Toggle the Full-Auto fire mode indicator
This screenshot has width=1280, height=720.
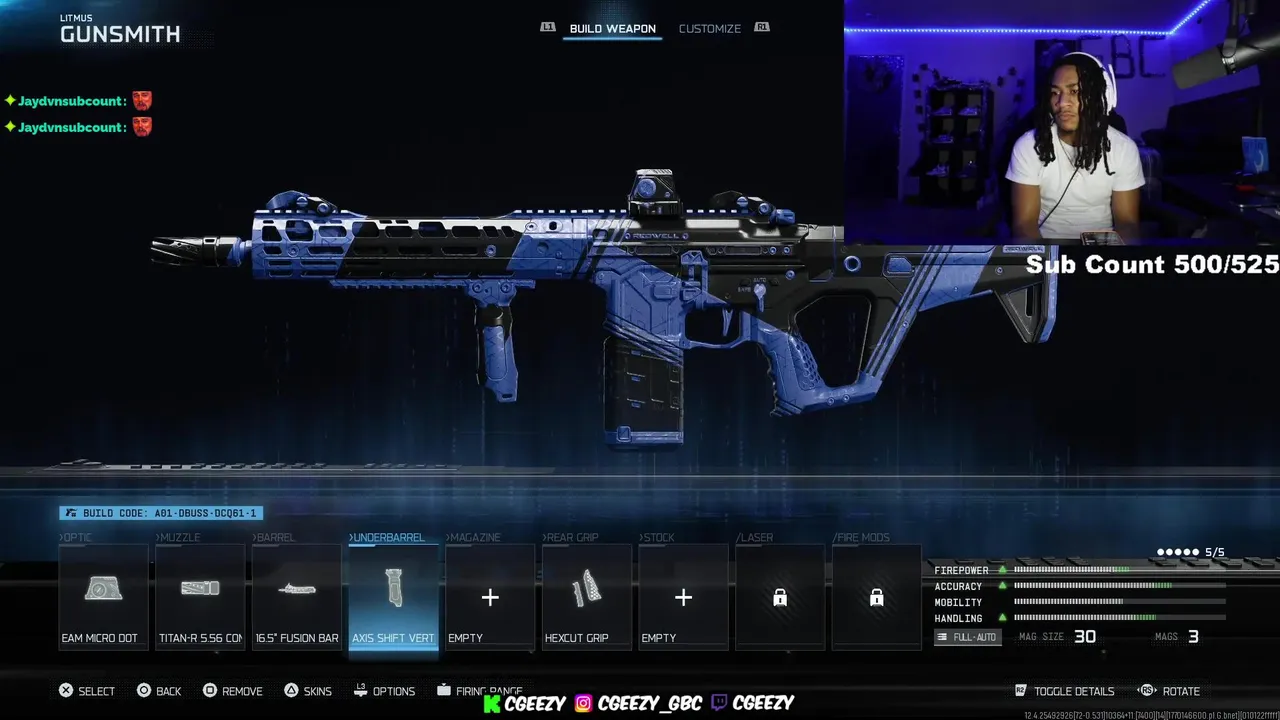point(968,637)
